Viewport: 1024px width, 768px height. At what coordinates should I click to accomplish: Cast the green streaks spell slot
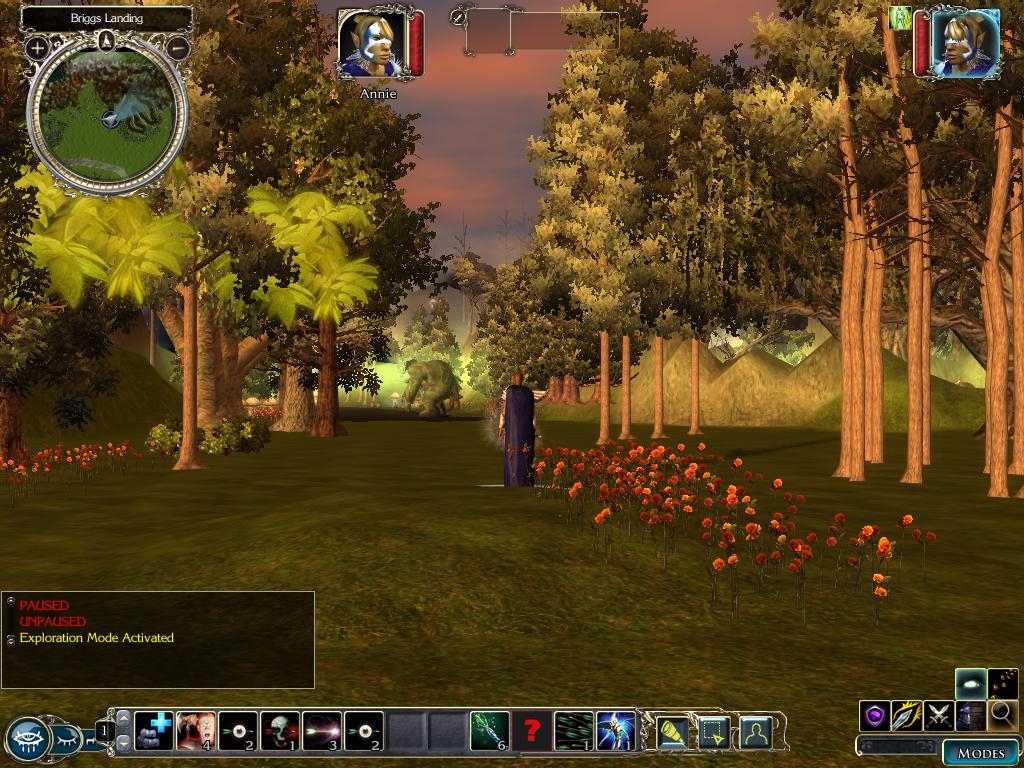pyautogui.click(x=573, y=731)
